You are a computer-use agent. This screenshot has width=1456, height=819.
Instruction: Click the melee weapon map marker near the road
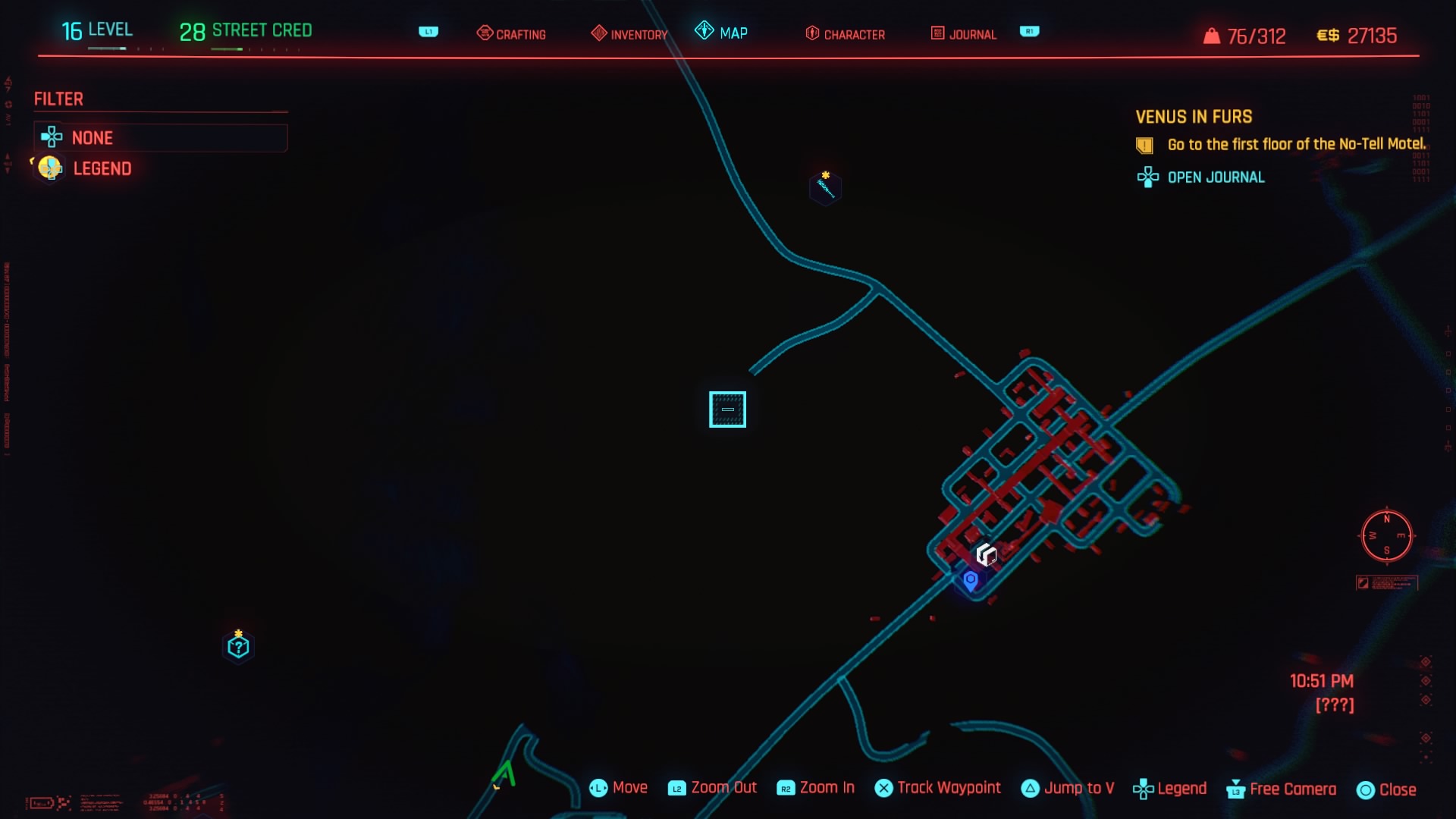tap(825, 188)
